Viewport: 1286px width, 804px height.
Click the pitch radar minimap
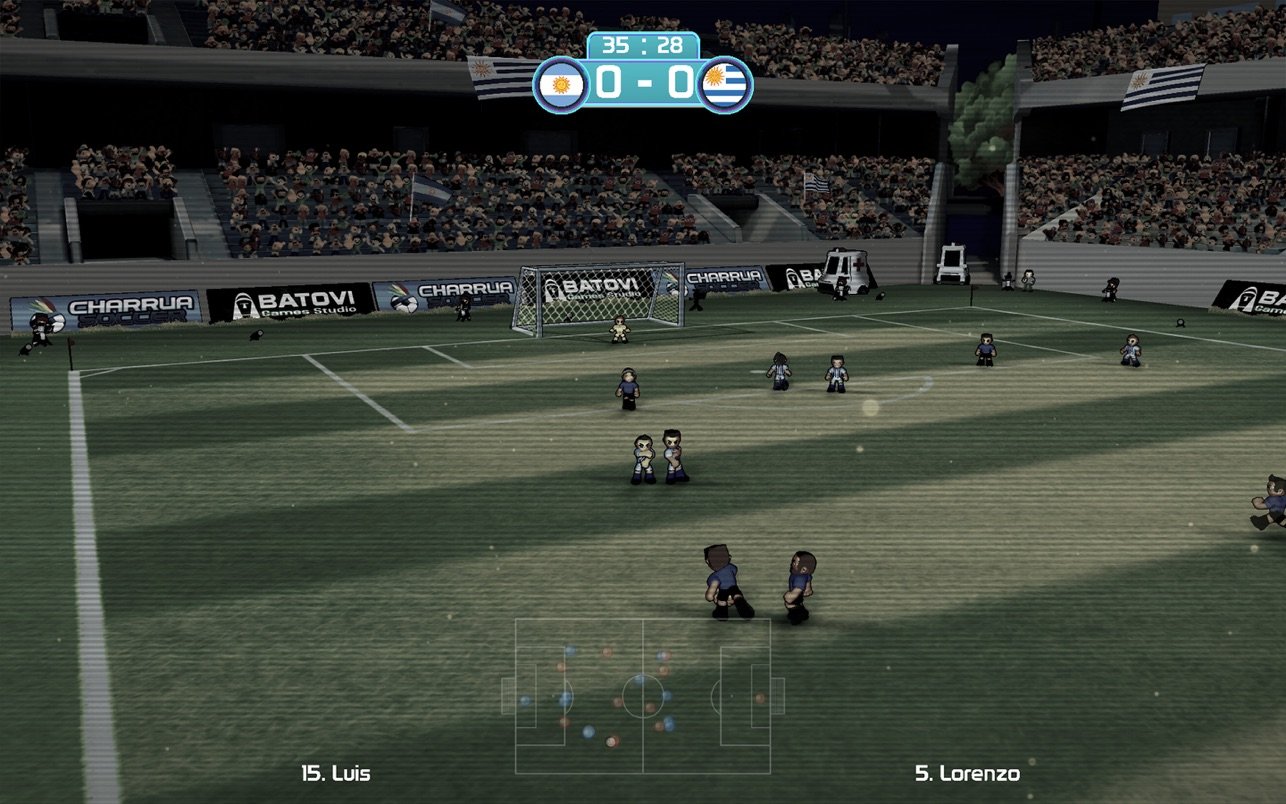[642, 695]
